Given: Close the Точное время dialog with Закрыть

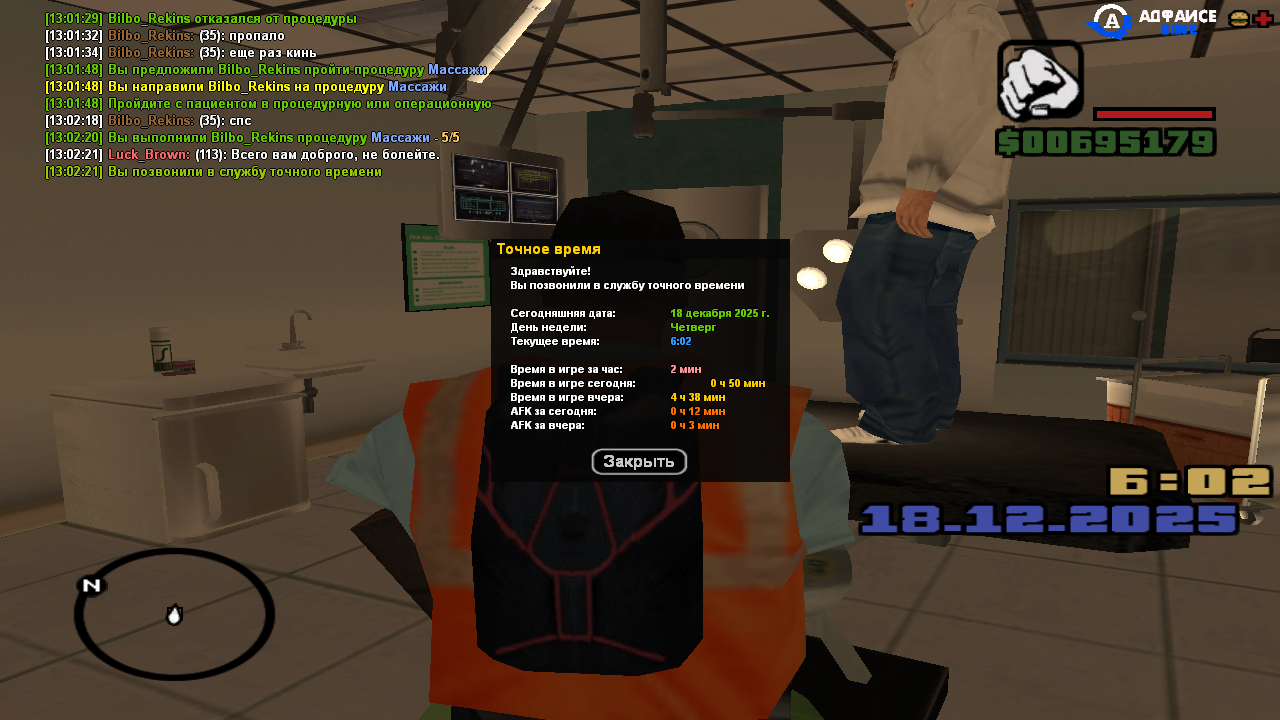Looking at the screenshot, I should (639, 462).
